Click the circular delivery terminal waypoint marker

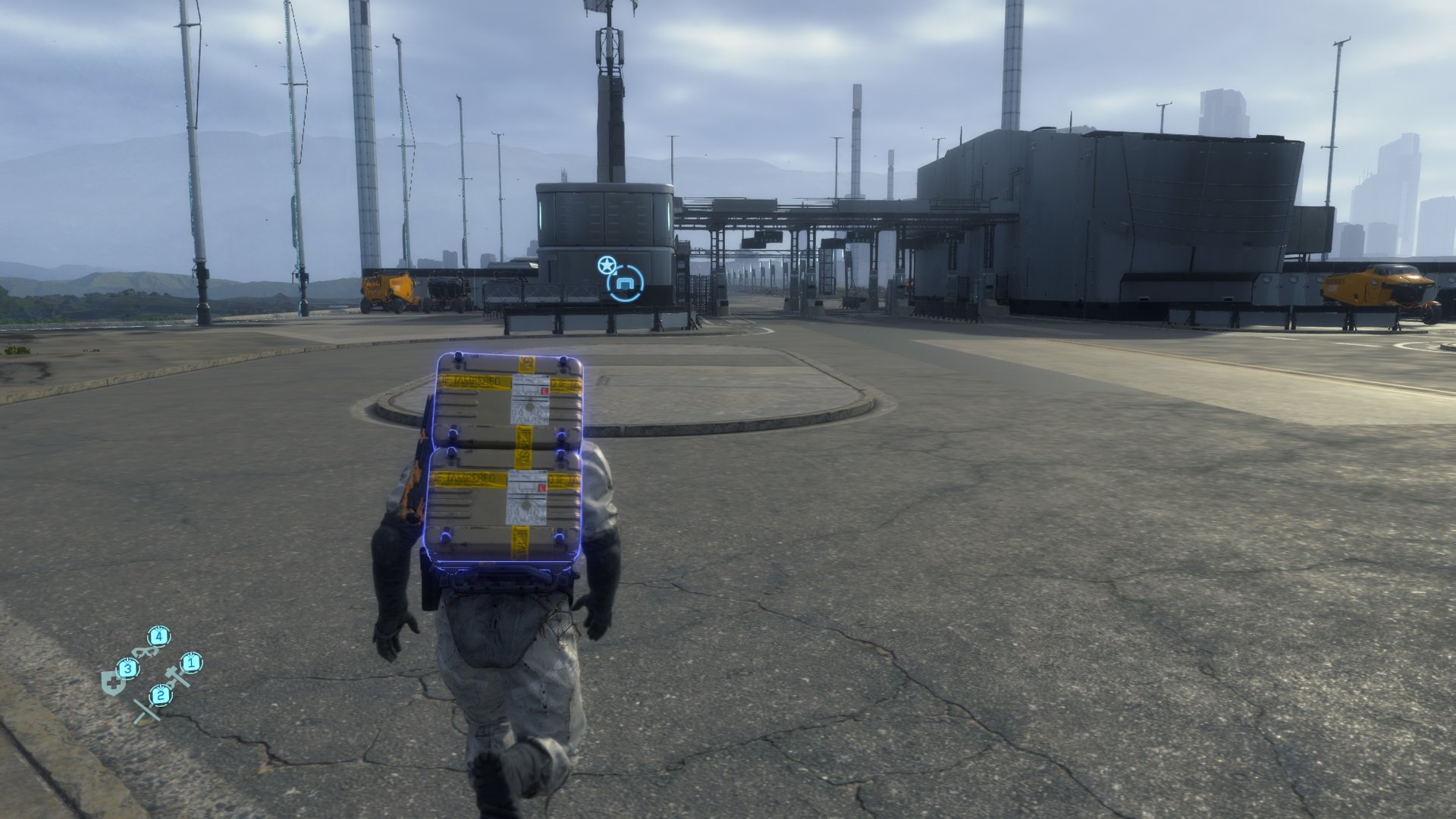(625, 284)
